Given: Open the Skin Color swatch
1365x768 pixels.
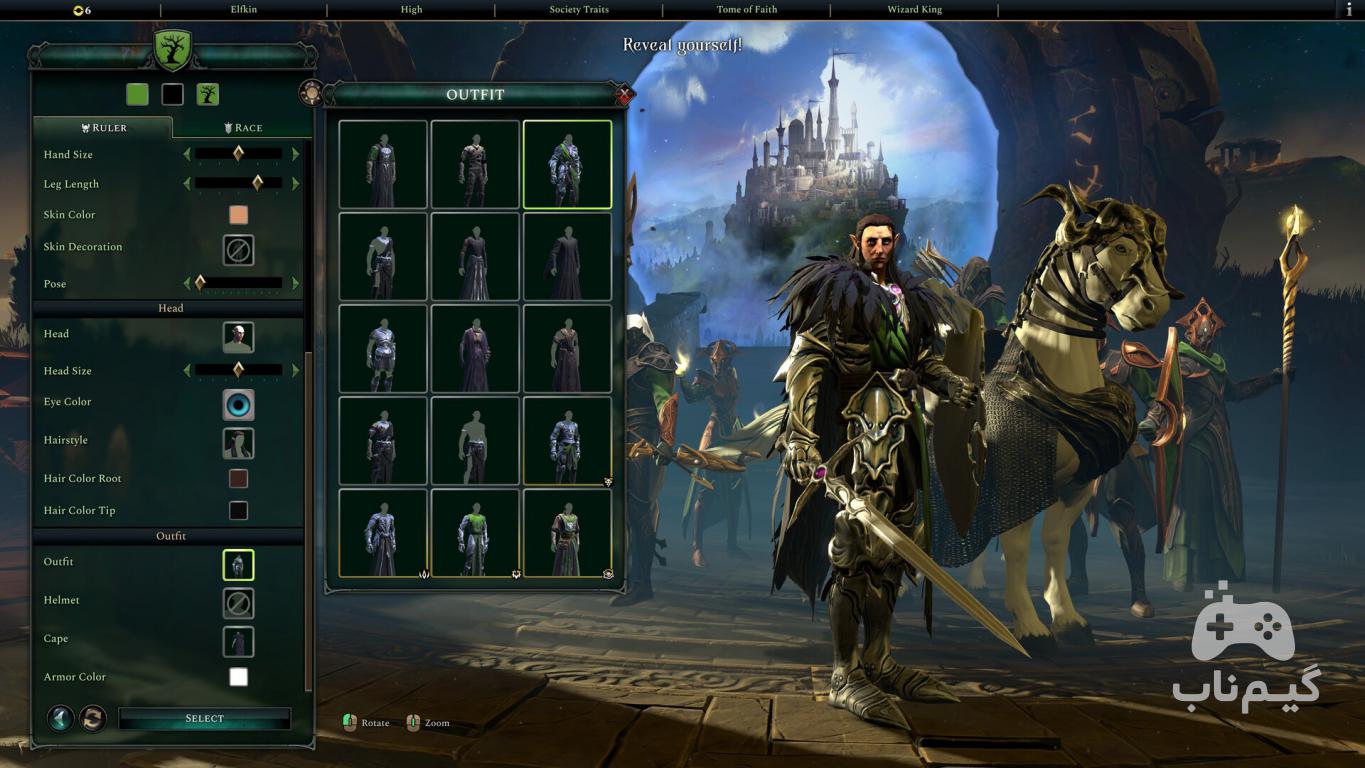Looking at the screenshot, I should 238,215.
